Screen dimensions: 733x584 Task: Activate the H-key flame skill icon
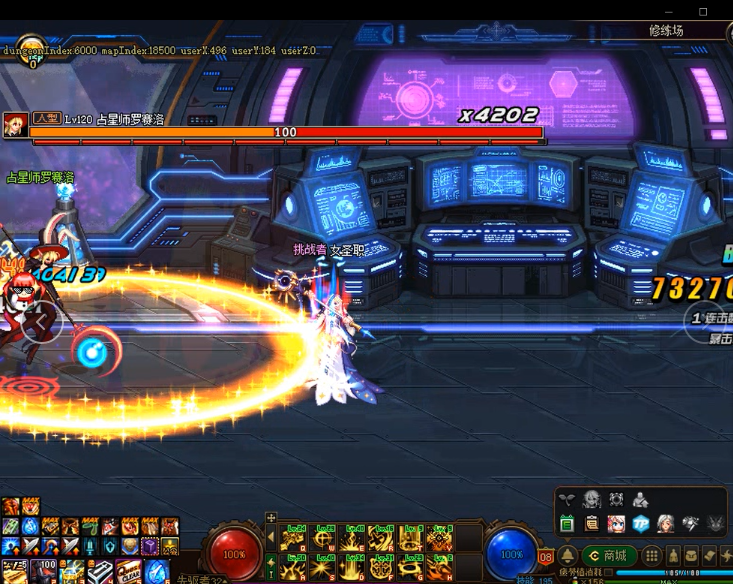[x=440, y=568]
